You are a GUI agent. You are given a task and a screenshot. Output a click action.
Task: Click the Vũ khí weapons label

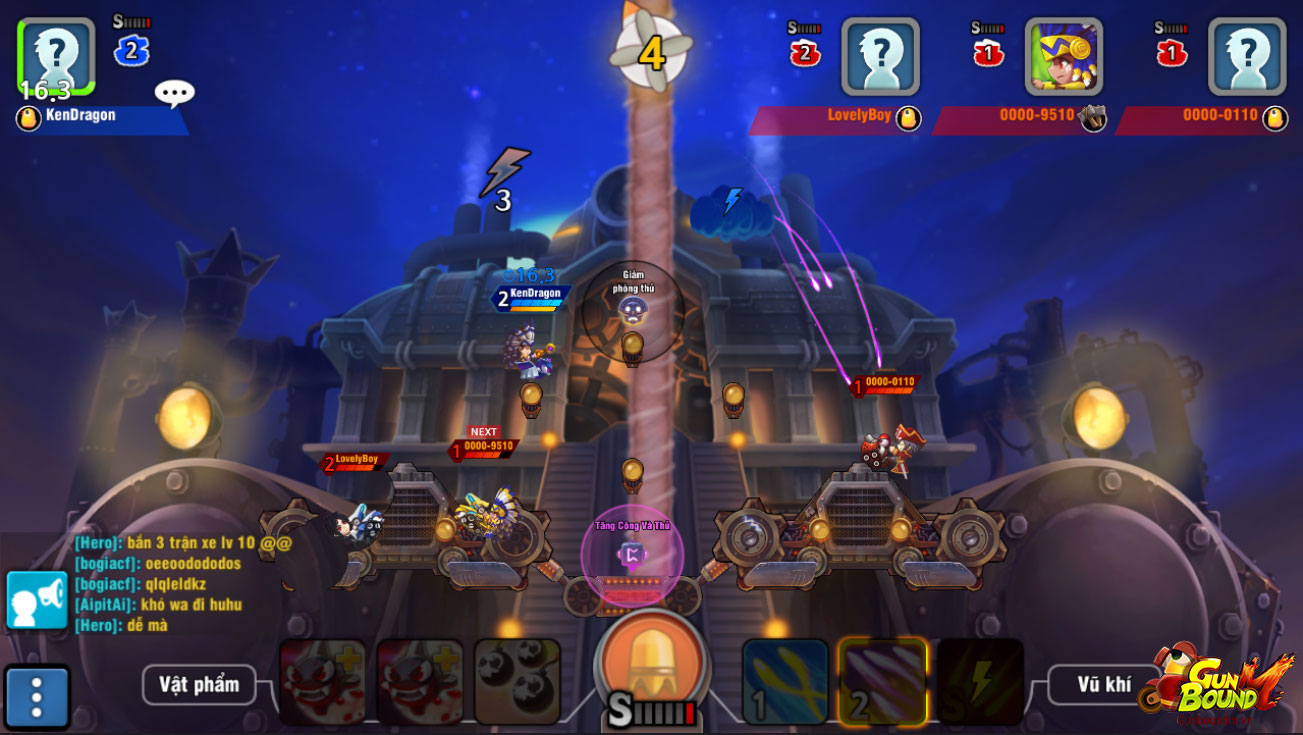click(1104, 685)
